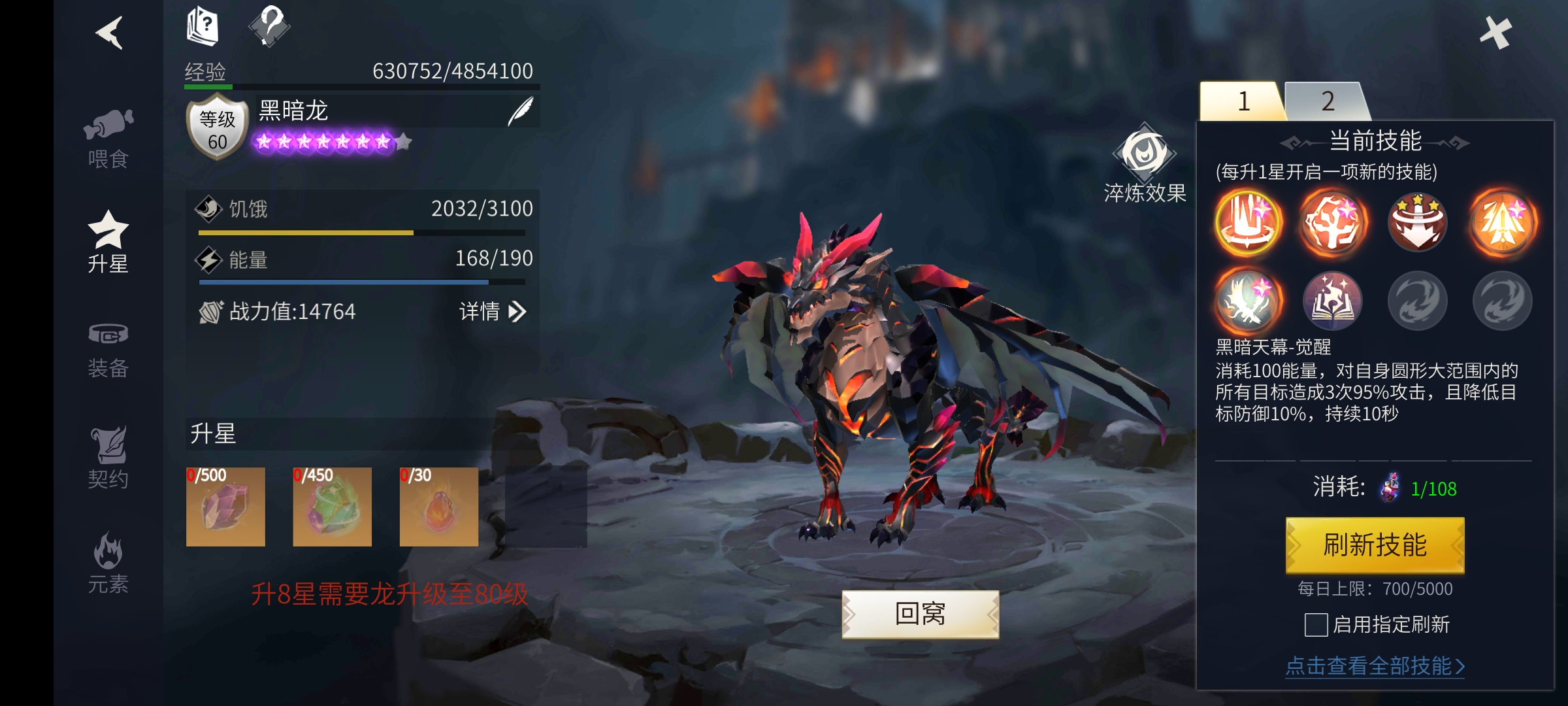Viewport: 1568px width, 706px height.
Task: Close the dragon panel with X
Action: [1495, 33]
